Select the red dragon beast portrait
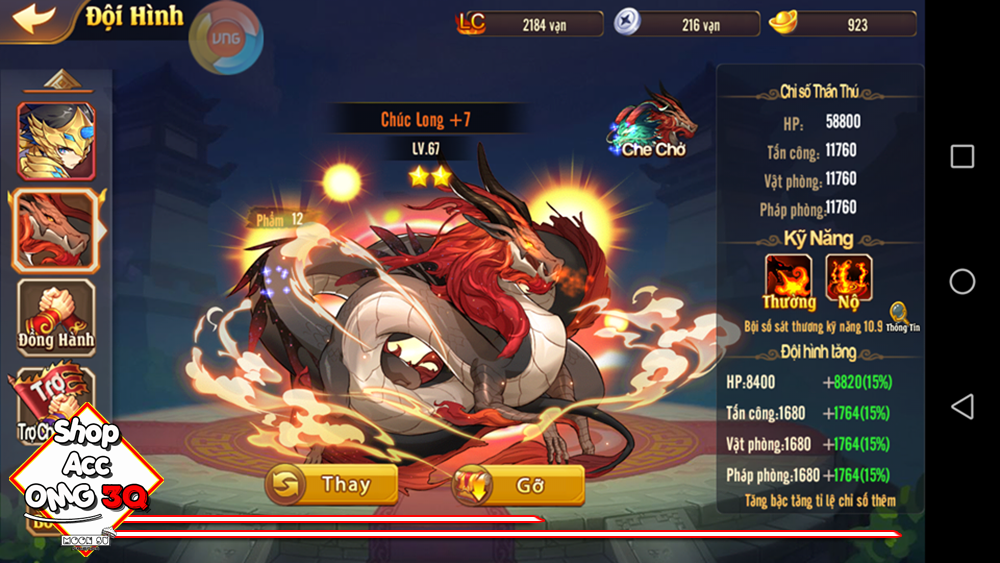1000x563 pixels. pos(55,229)
